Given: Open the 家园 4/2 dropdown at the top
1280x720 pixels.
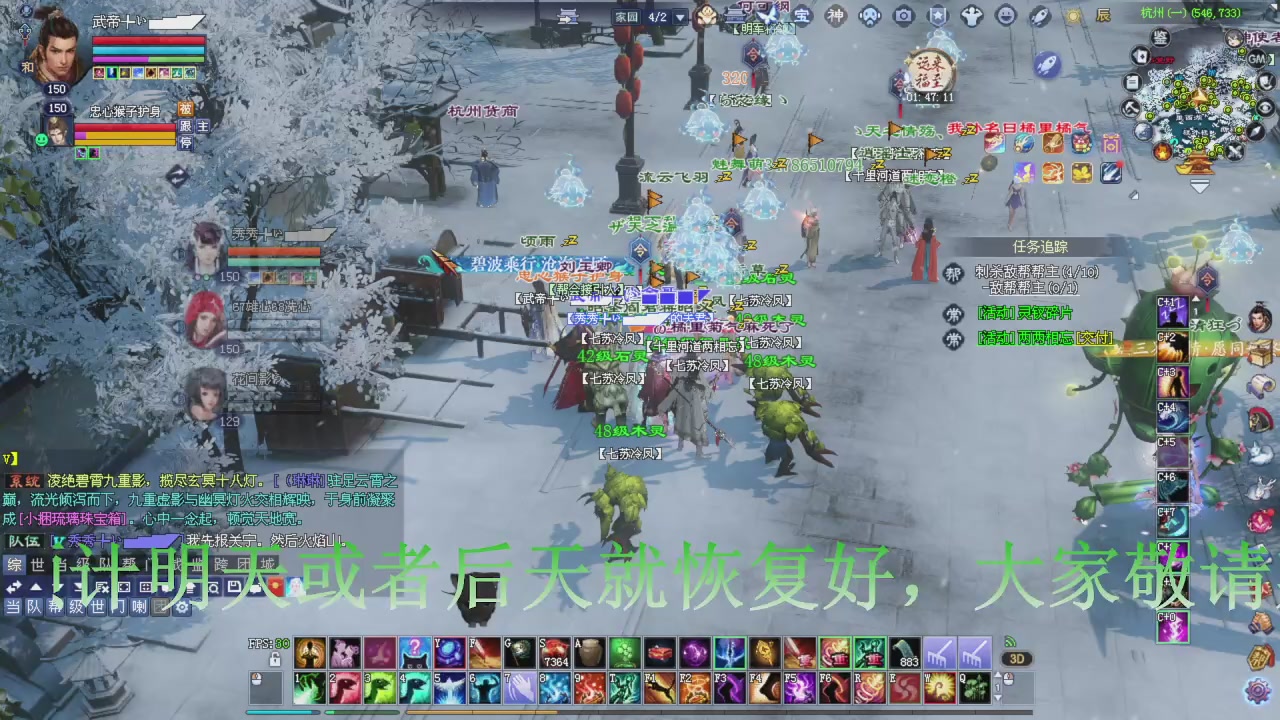Looking at the screenshot, I should 680,17.
